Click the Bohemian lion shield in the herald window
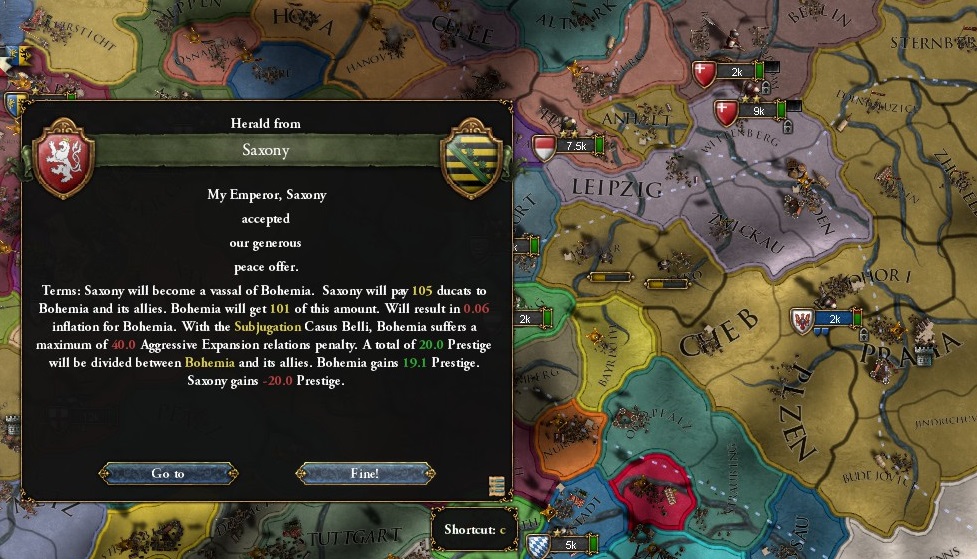The width and height of the screenshot is (977, 559). click(64, 157)
